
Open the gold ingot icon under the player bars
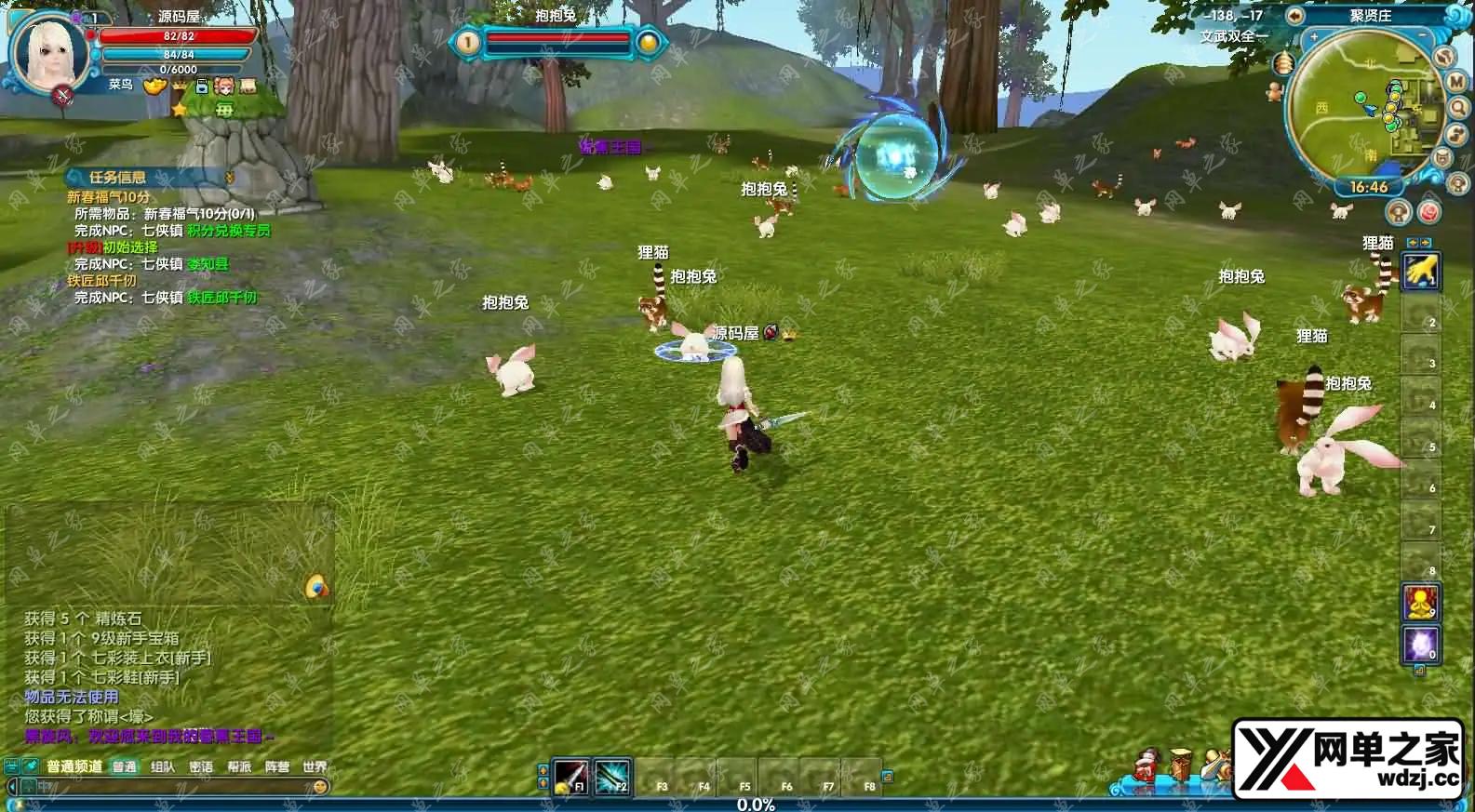[154, 87]
